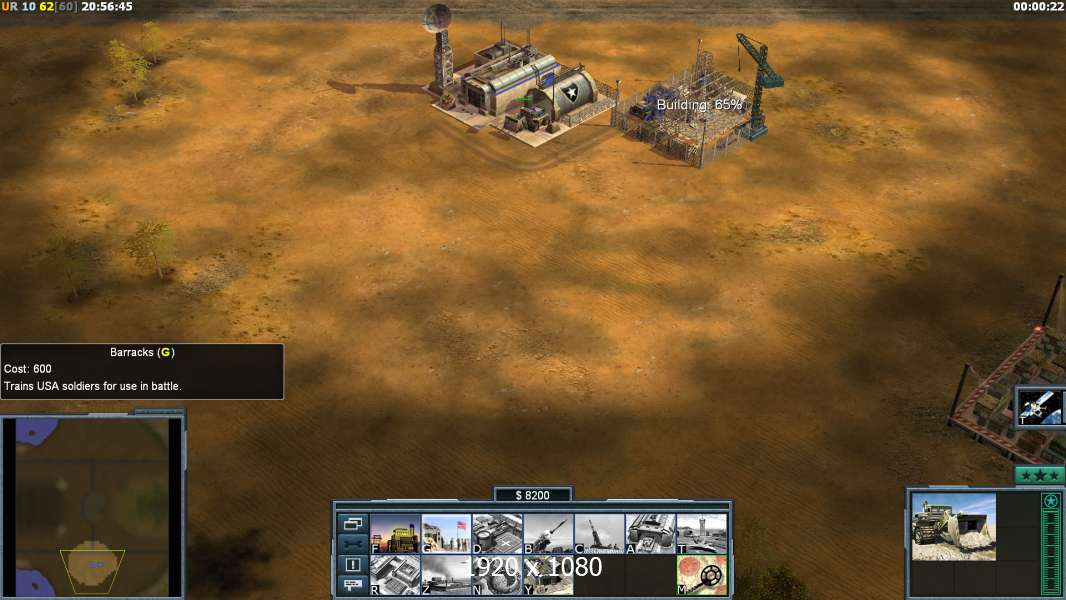Select the Barracks build icon with the flag

coord(446,534)
